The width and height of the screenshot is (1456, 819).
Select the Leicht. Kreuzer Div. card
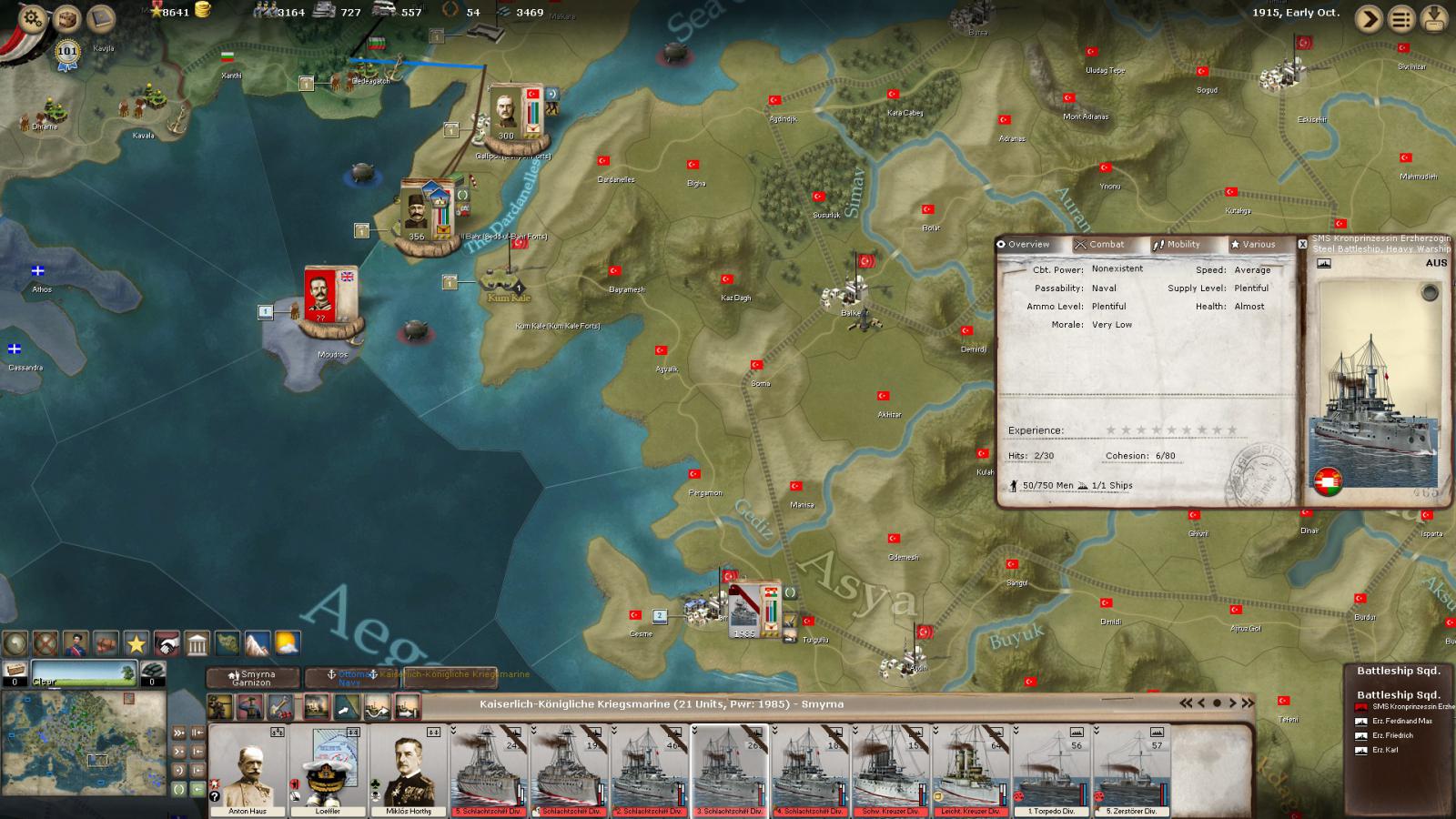point(971,770)
